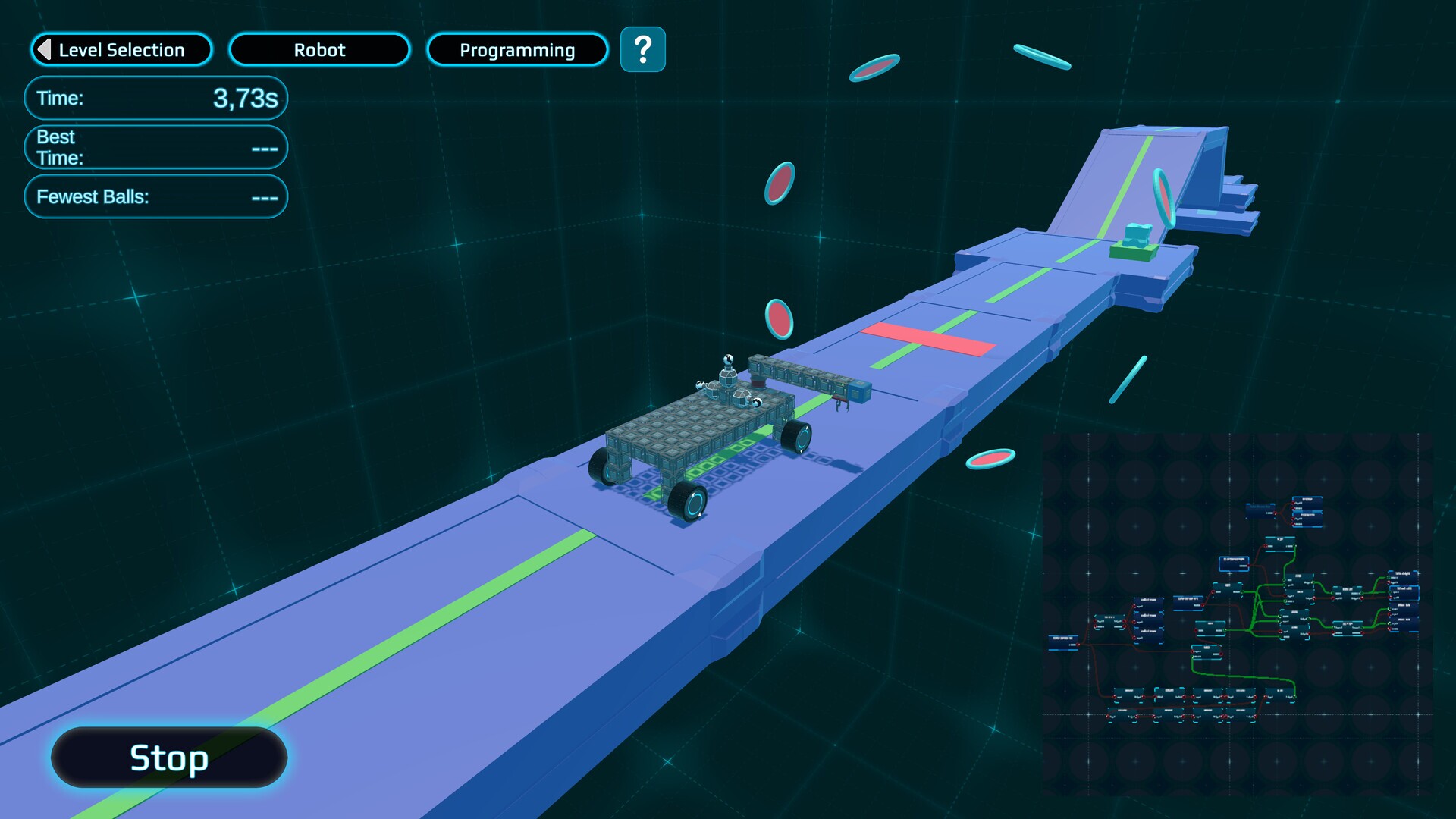Click the node graph preview panel

tap(1238, 614)
